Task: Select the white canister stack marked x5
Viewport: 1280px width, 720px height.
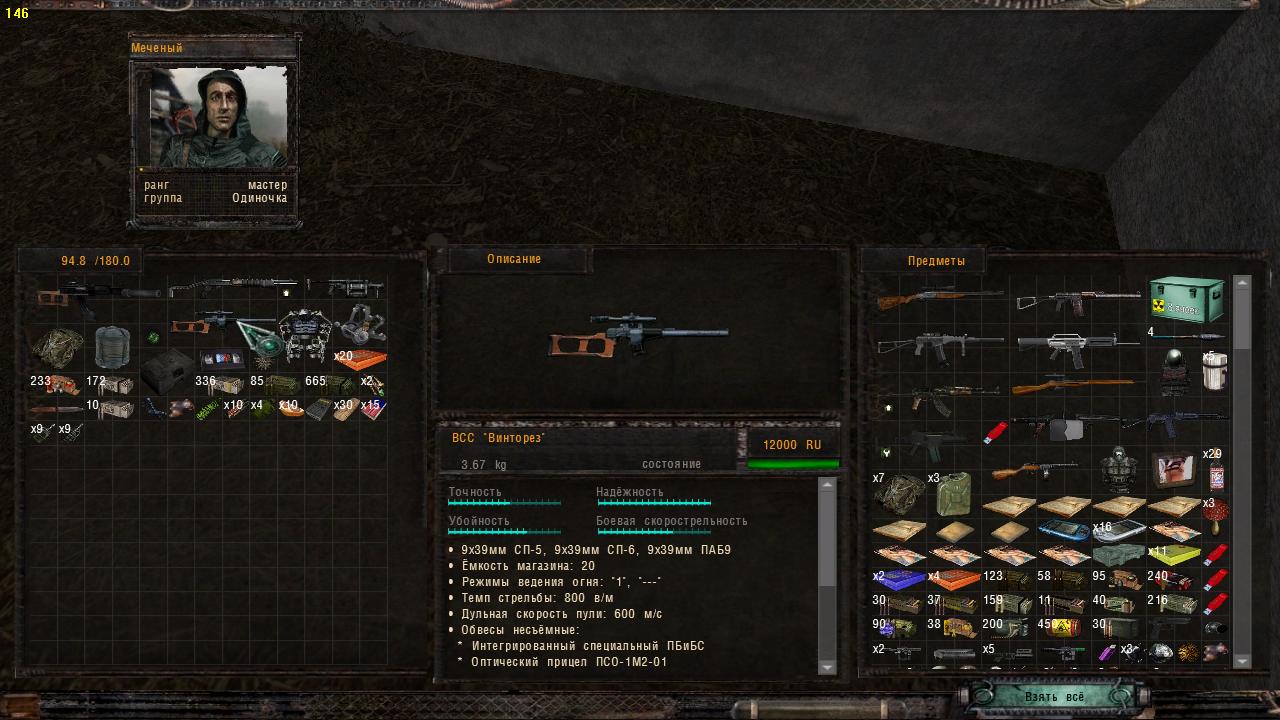Action: point(1214,374)
